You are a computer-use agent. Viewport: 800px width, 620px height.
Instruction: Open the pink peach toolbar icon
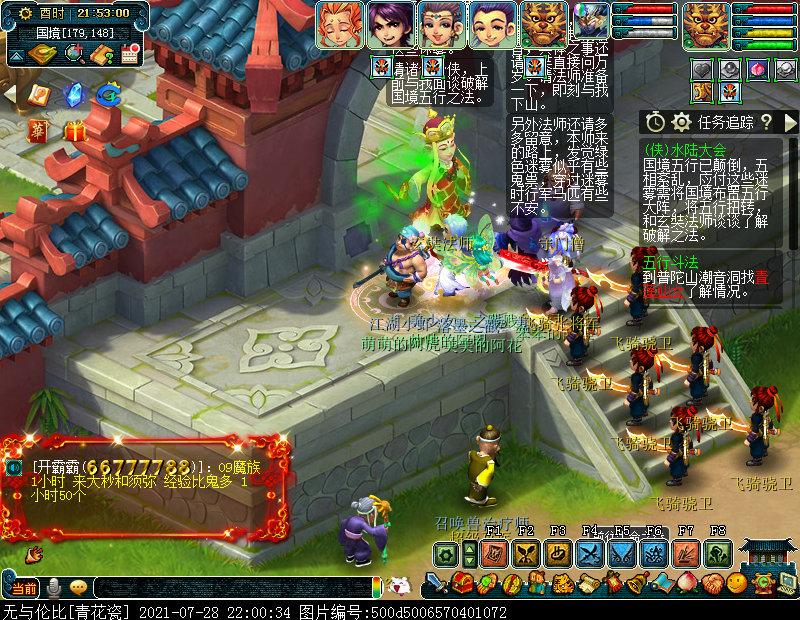point(687,583)
